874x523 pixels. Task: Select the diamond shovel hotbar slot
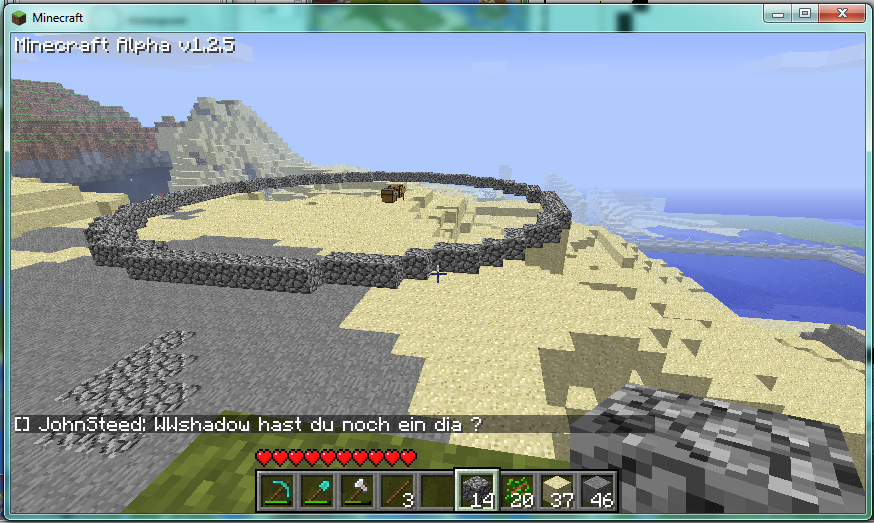(317, 491)
